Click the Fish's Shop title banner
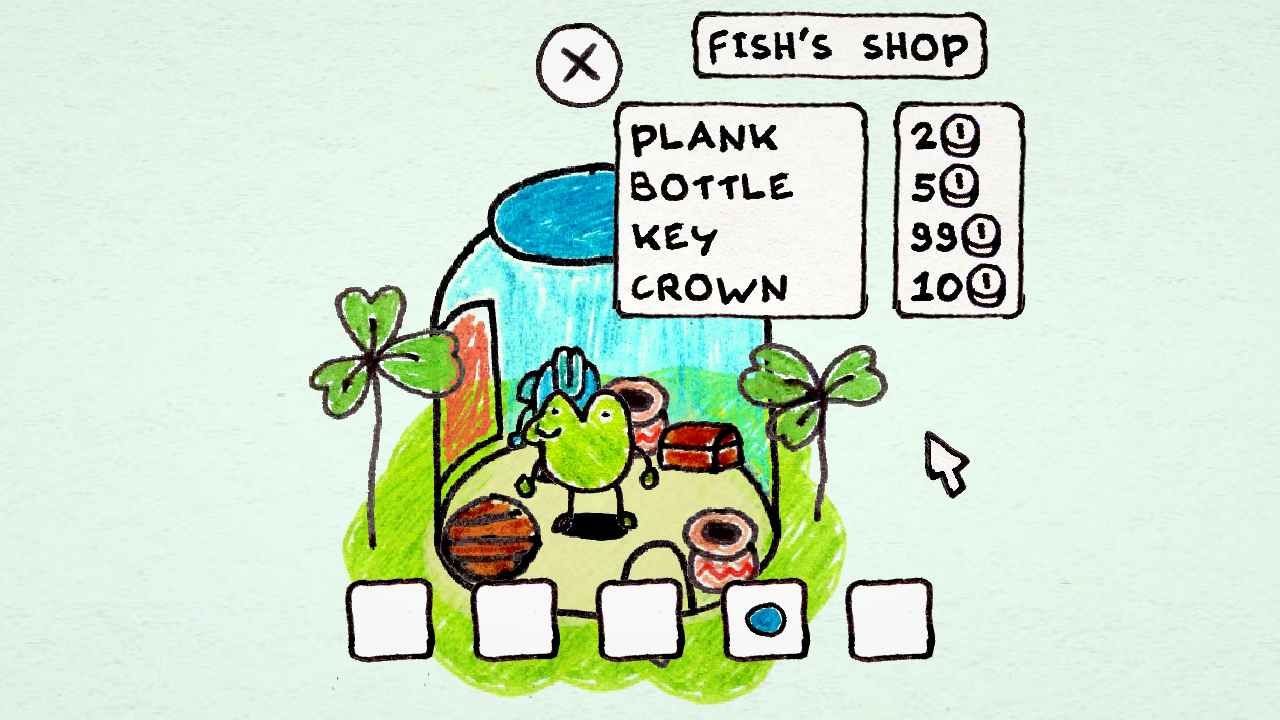1280x720 pixels. coord(839,44)
